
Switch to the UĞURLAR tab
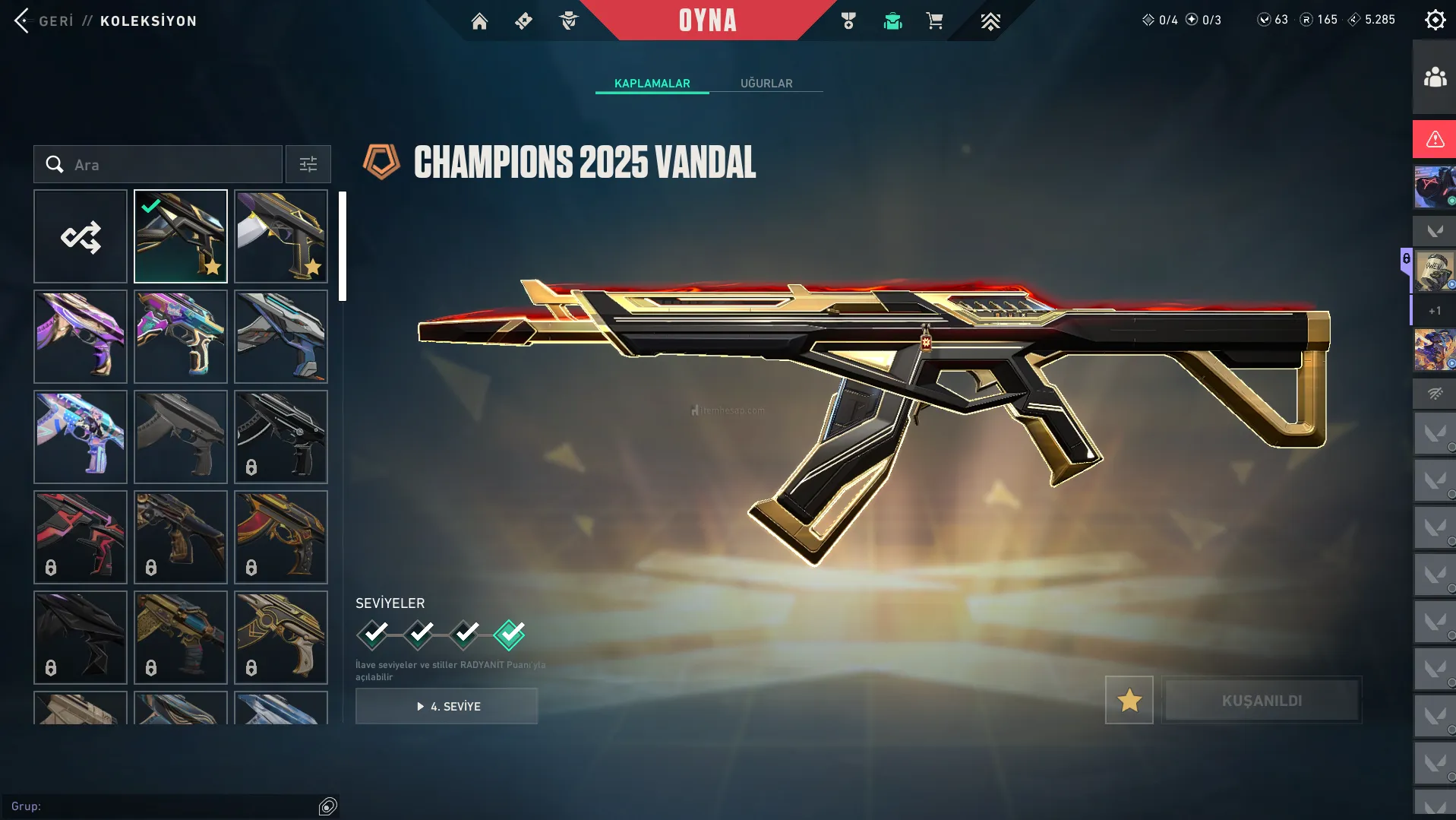point(766,83)
